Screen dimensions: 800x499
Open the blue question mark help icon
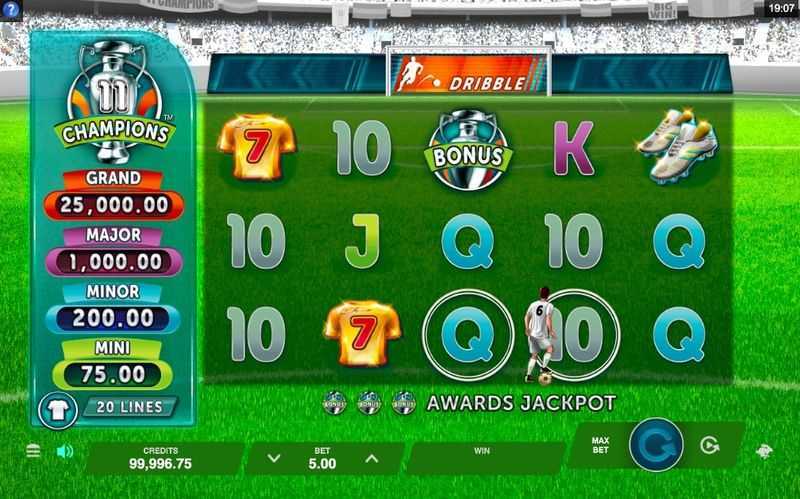(11, 9)
